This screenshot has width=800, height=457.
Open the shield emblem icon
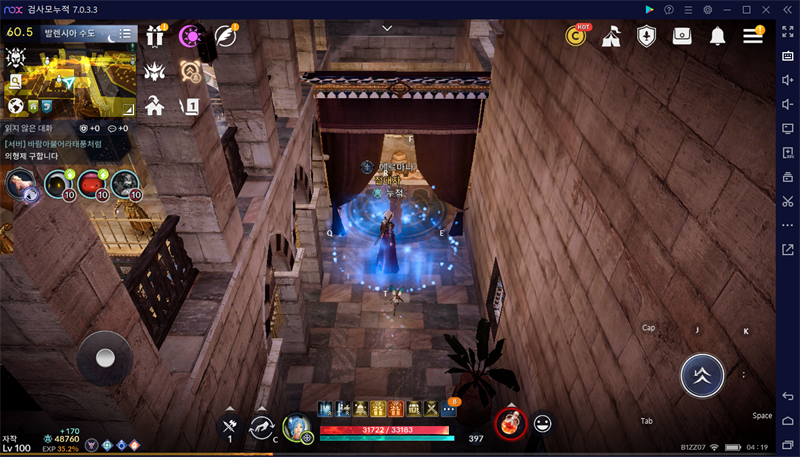pyautogui.click(x=647, y=36)
